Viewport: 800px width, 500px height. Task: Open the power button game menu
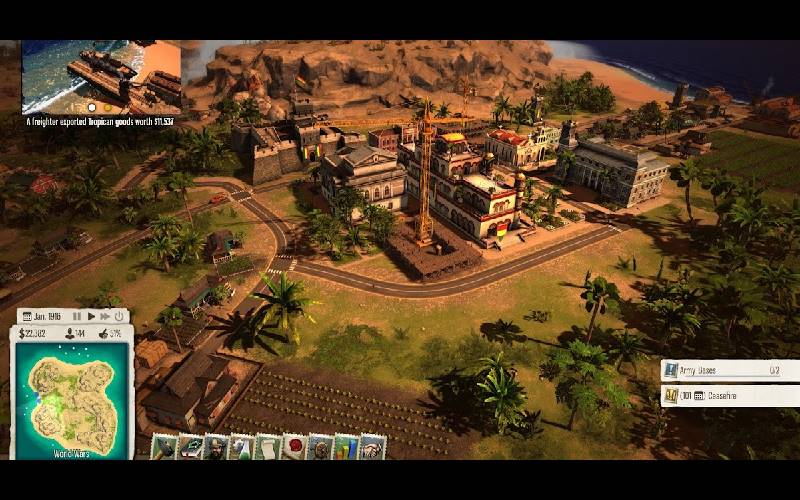[118, 316]
